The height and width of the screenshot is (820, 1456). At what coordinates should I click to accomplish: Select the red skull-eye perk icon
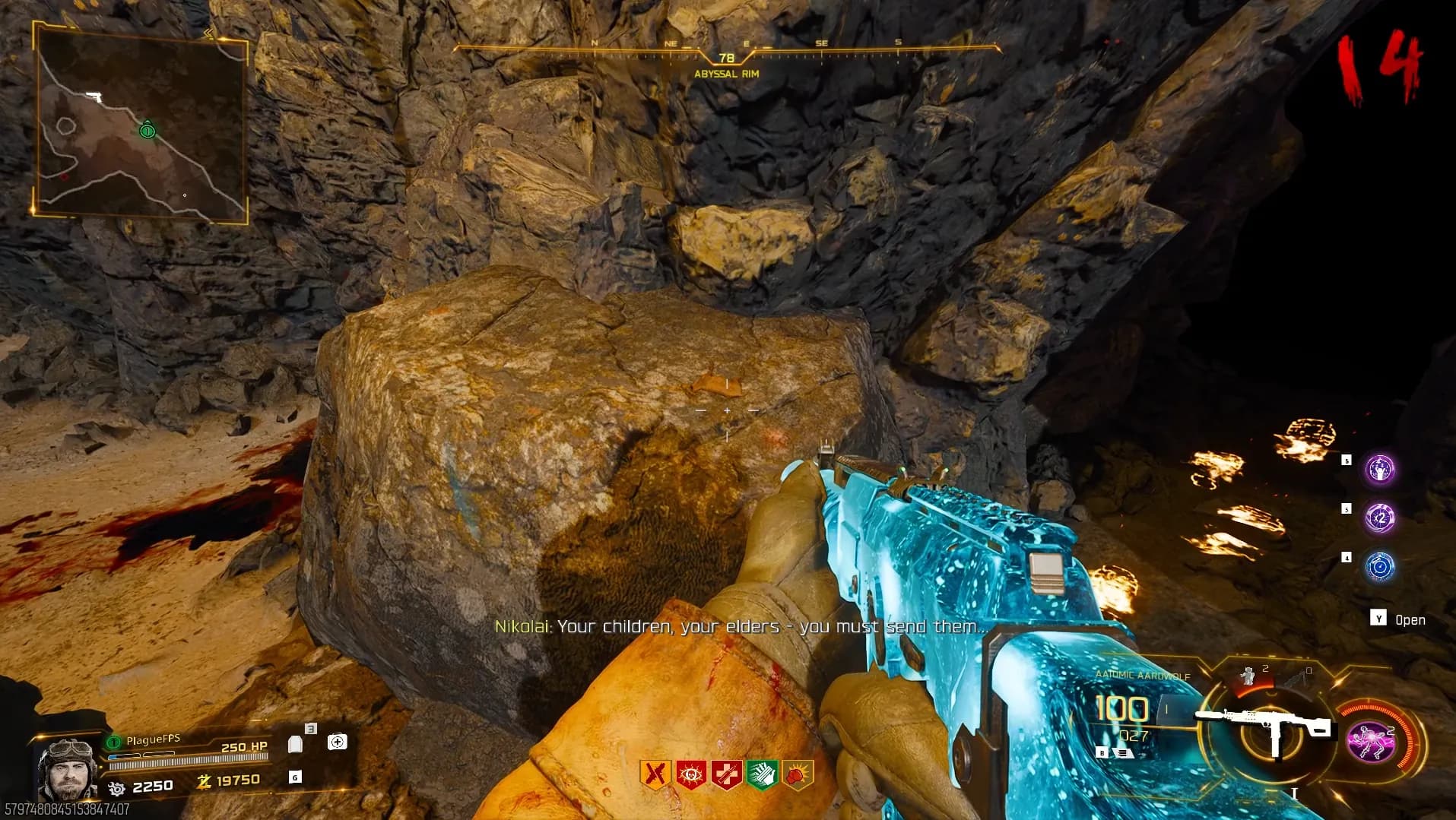(x=691, y=774)
